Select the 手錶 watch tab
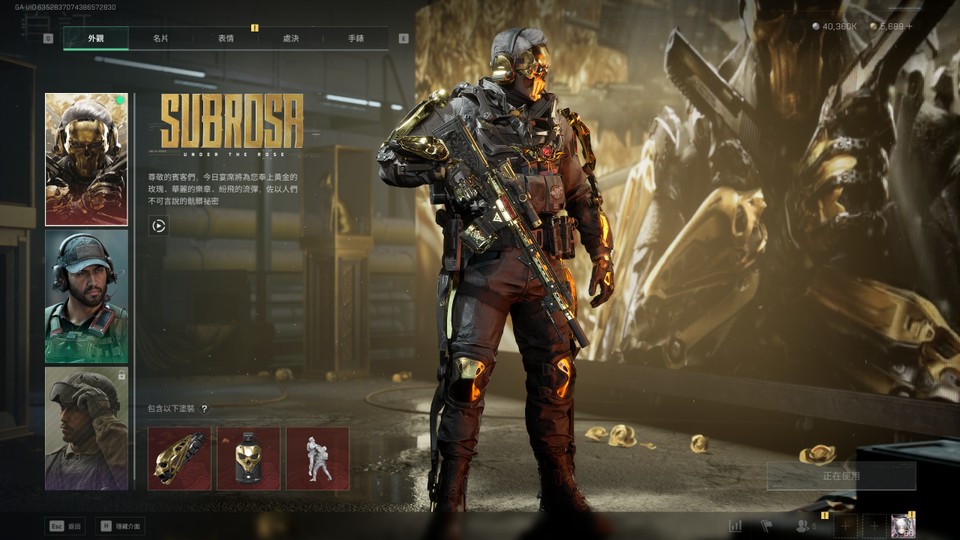This screenshot has height=540, width=960. [356, 39]
